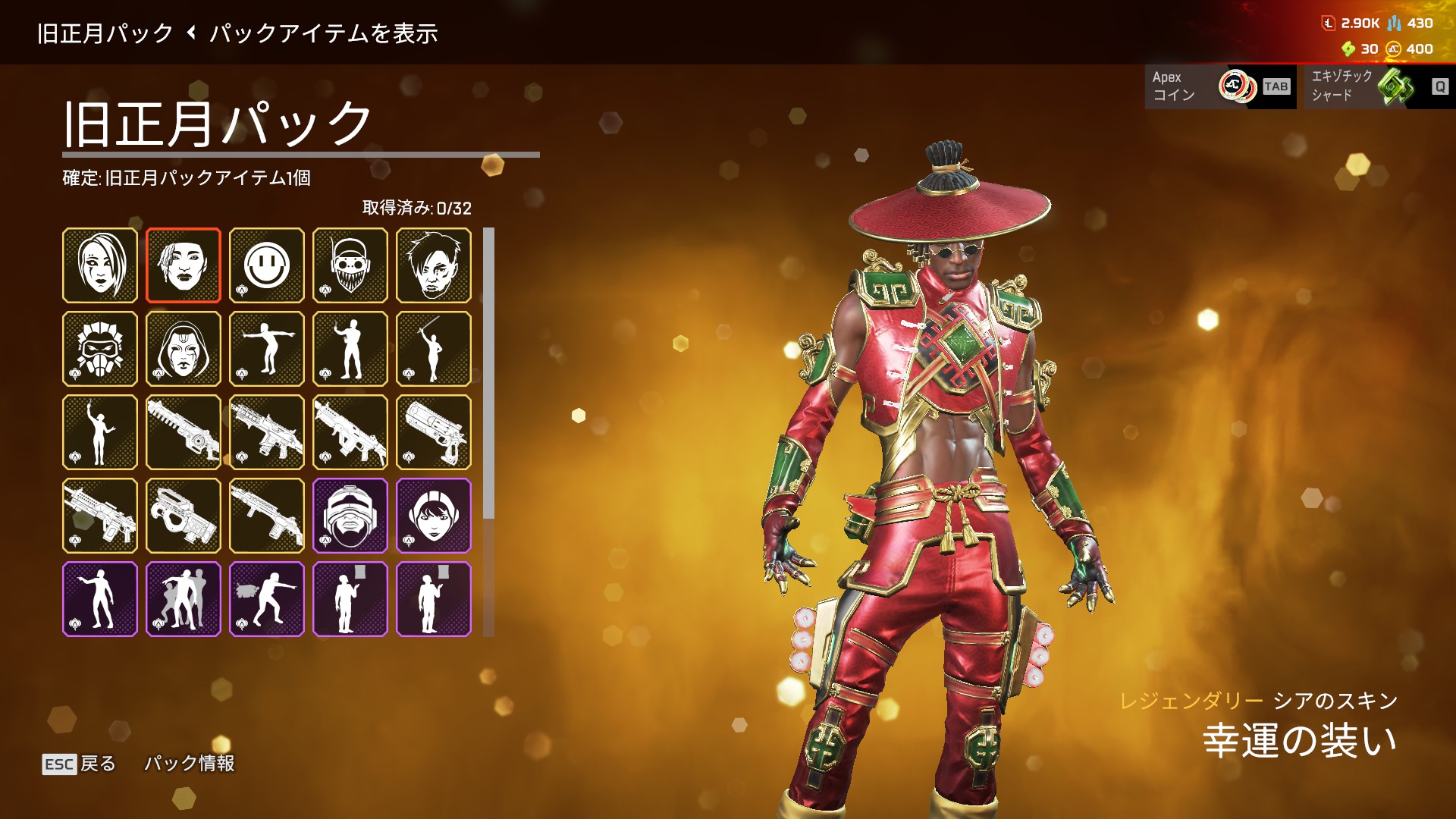
Task: Click the item list scrollbar
Action: 489,373
